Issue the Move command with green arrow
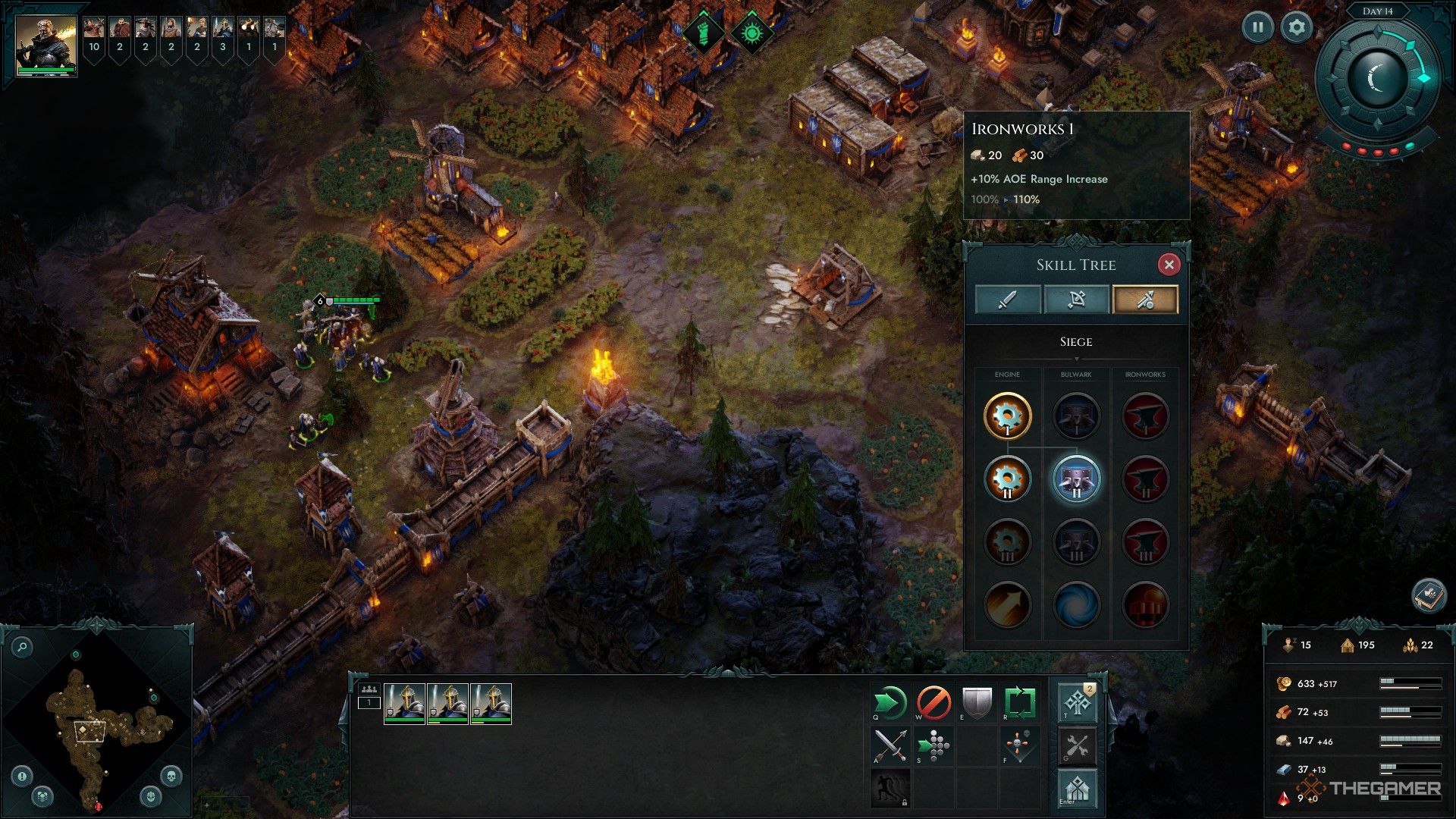Image resolution: width=1456 pixels, height=819 pixels. pos(890,701)
